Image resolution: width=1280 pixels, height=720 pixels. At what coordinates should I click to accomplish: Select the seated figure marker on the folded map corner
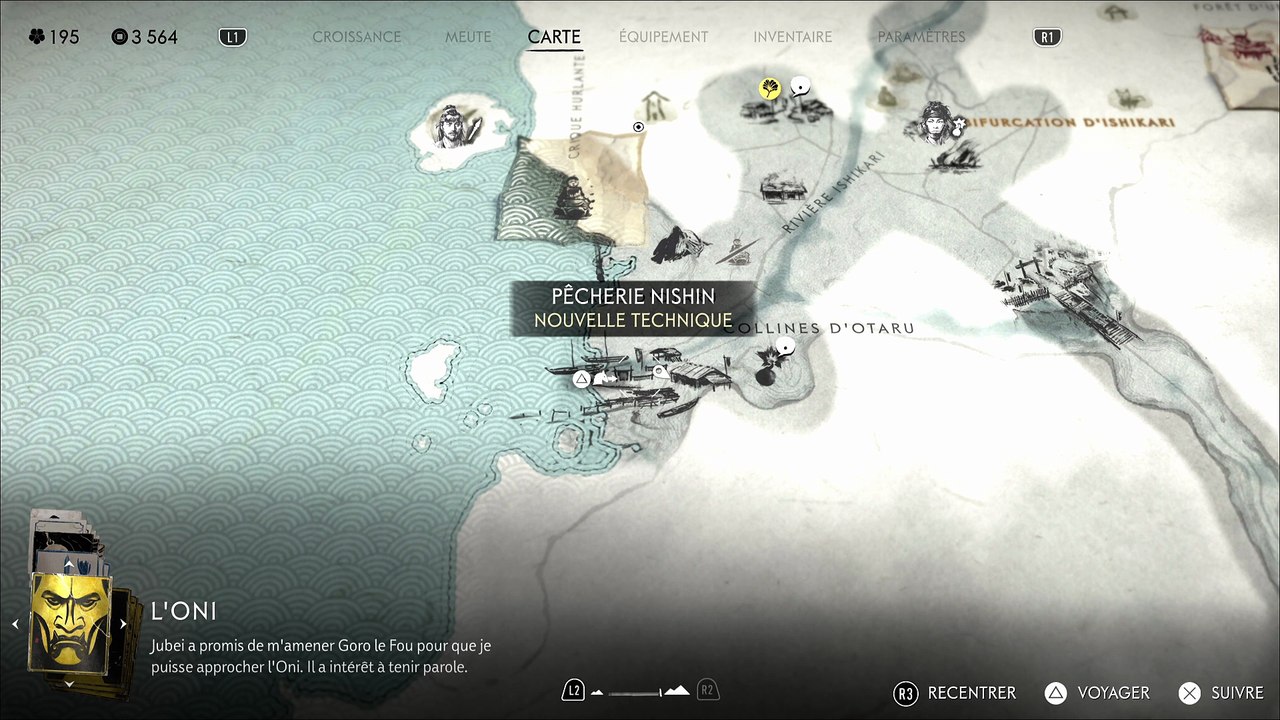click(x=571, y=197)
